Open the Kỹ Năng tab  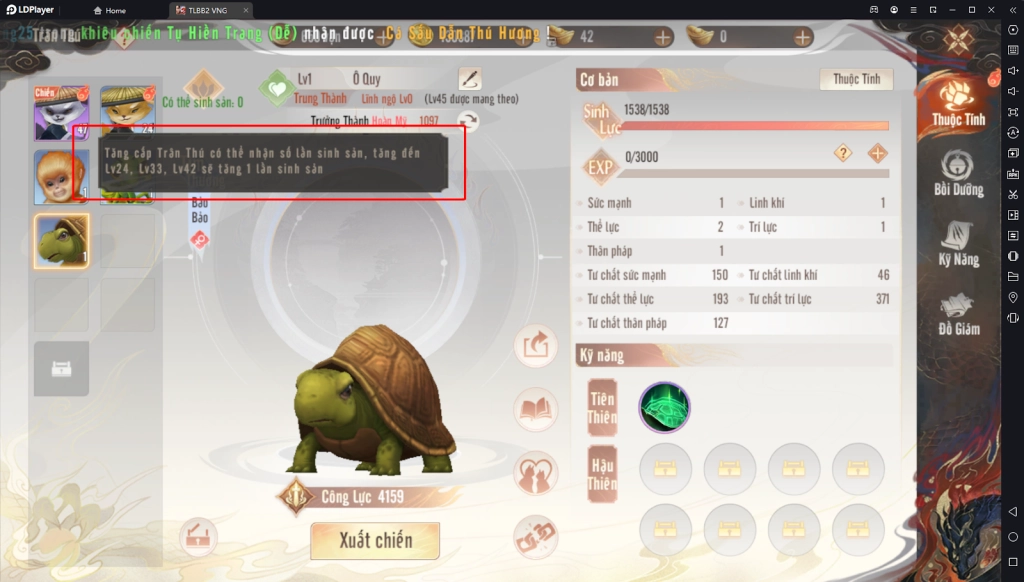click(x=958, y=243)
